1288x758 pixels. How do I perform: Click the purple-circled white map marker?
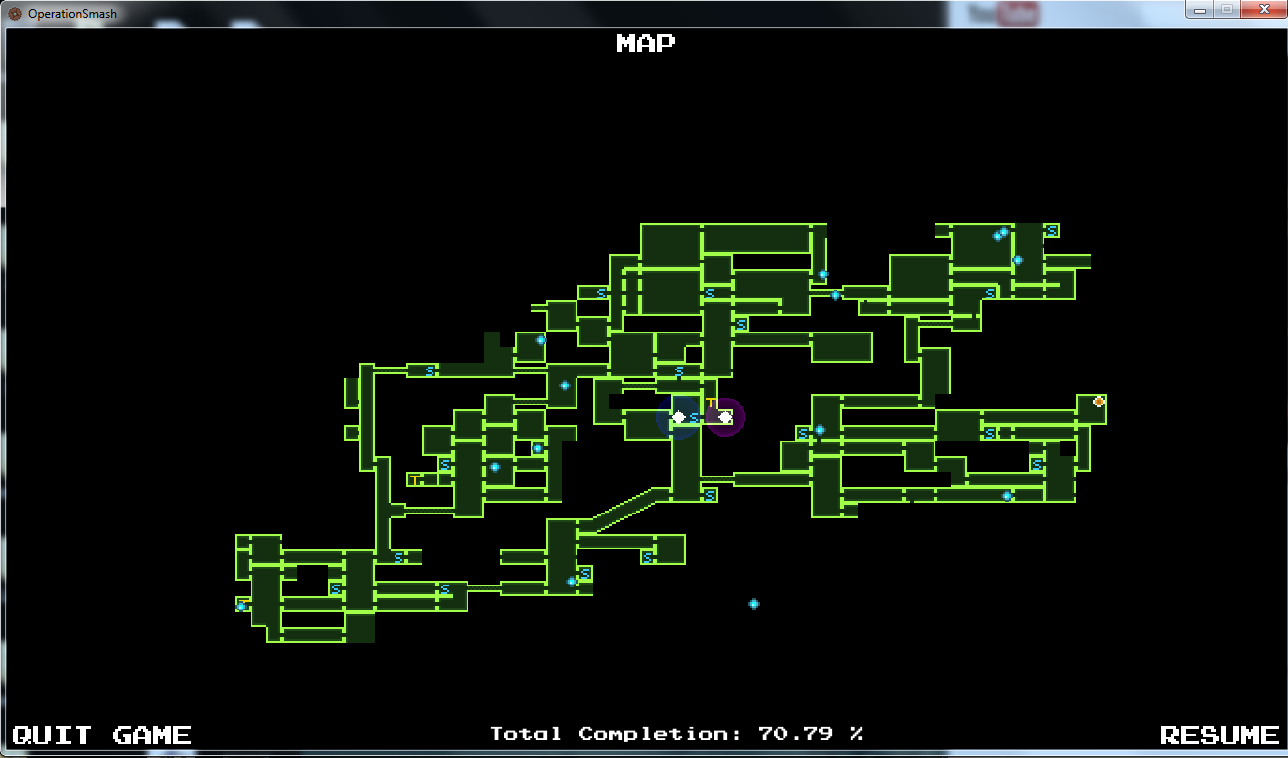click(x=725, y=417)
